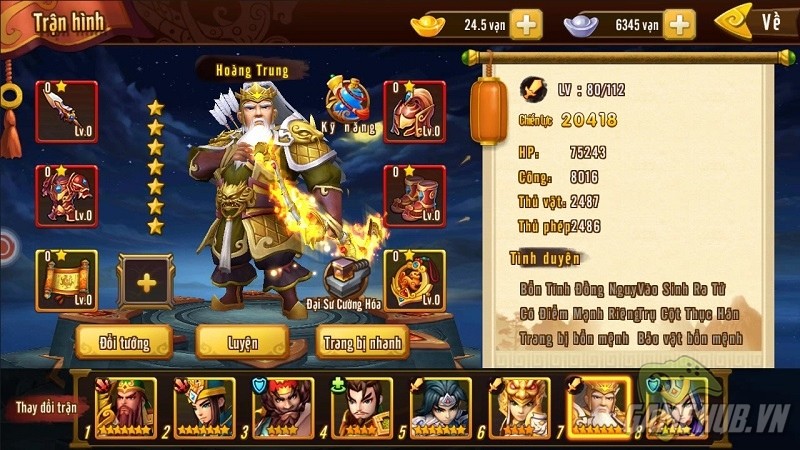
Task: Click the empty plus equipment slot
Action: pos(147,282)
